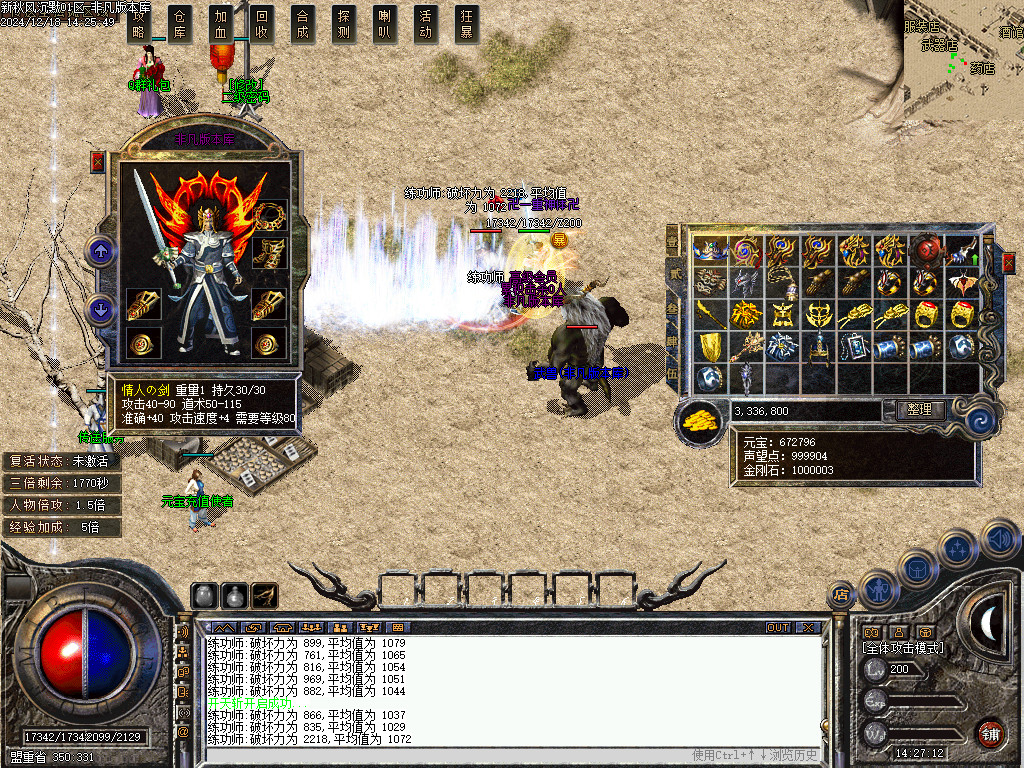
Task: Activate the 狂暴 rage button
Action: 466,24
